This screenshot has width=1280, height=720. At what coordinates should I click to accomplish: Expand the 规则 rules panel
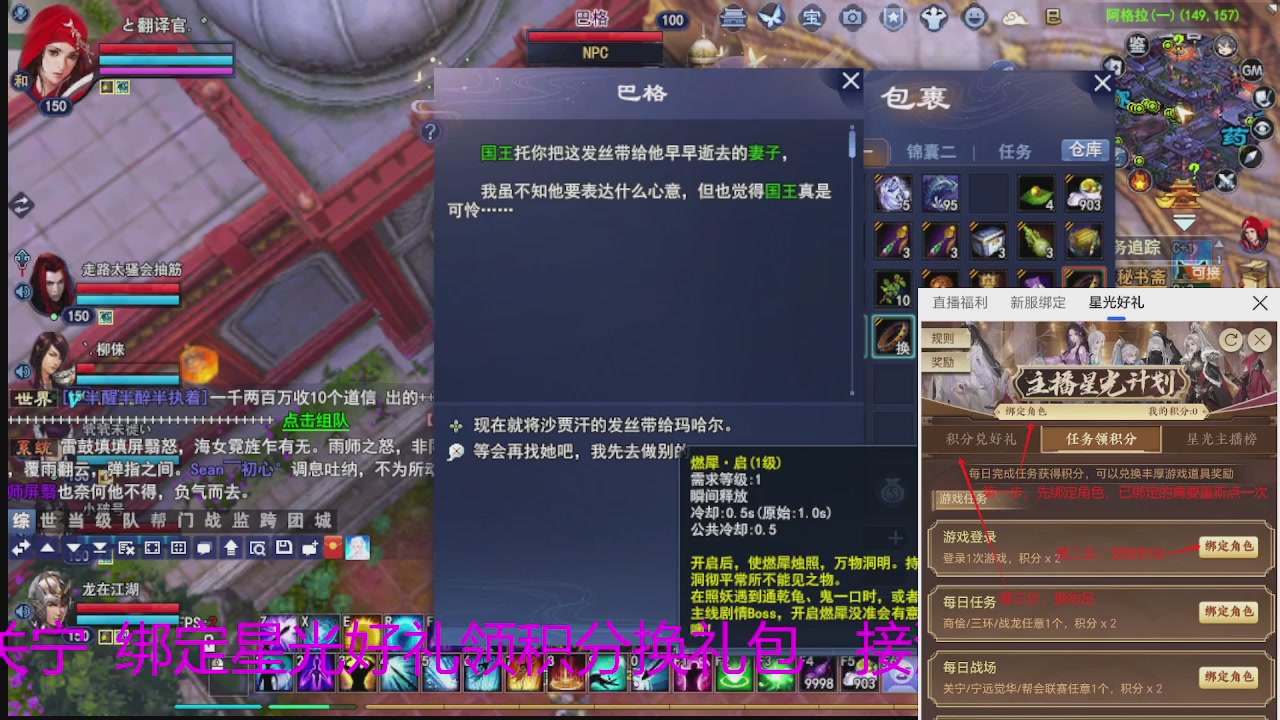(944, 339)
